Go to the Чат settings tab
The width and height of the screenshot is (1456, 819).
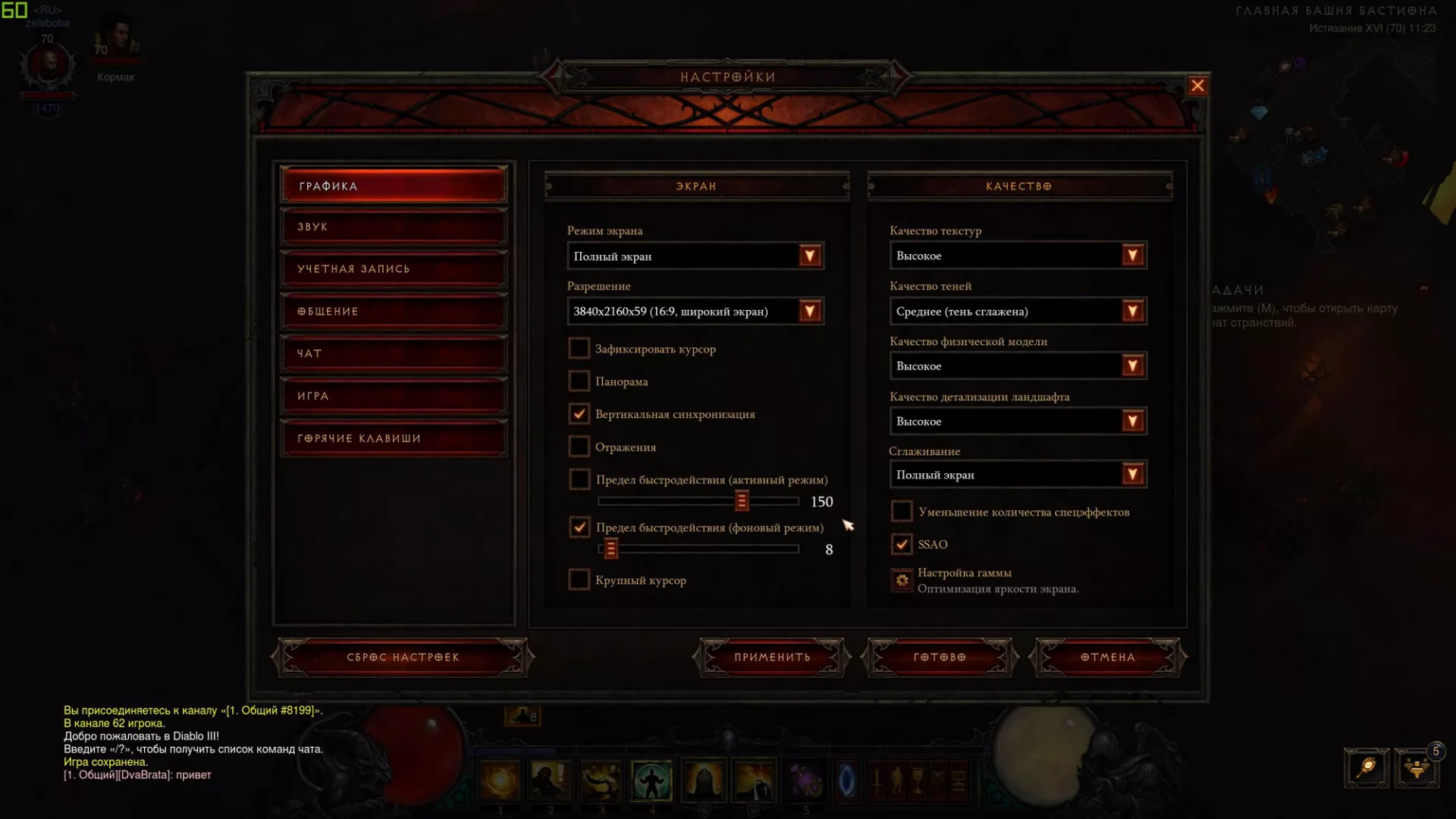[x=394, y=353]
